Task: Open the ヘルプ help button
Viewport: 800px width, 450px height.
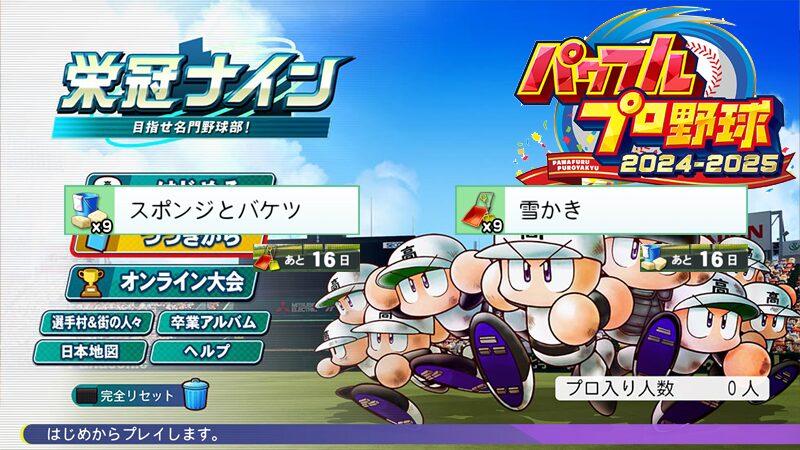Action: click(x=207, y=352)
